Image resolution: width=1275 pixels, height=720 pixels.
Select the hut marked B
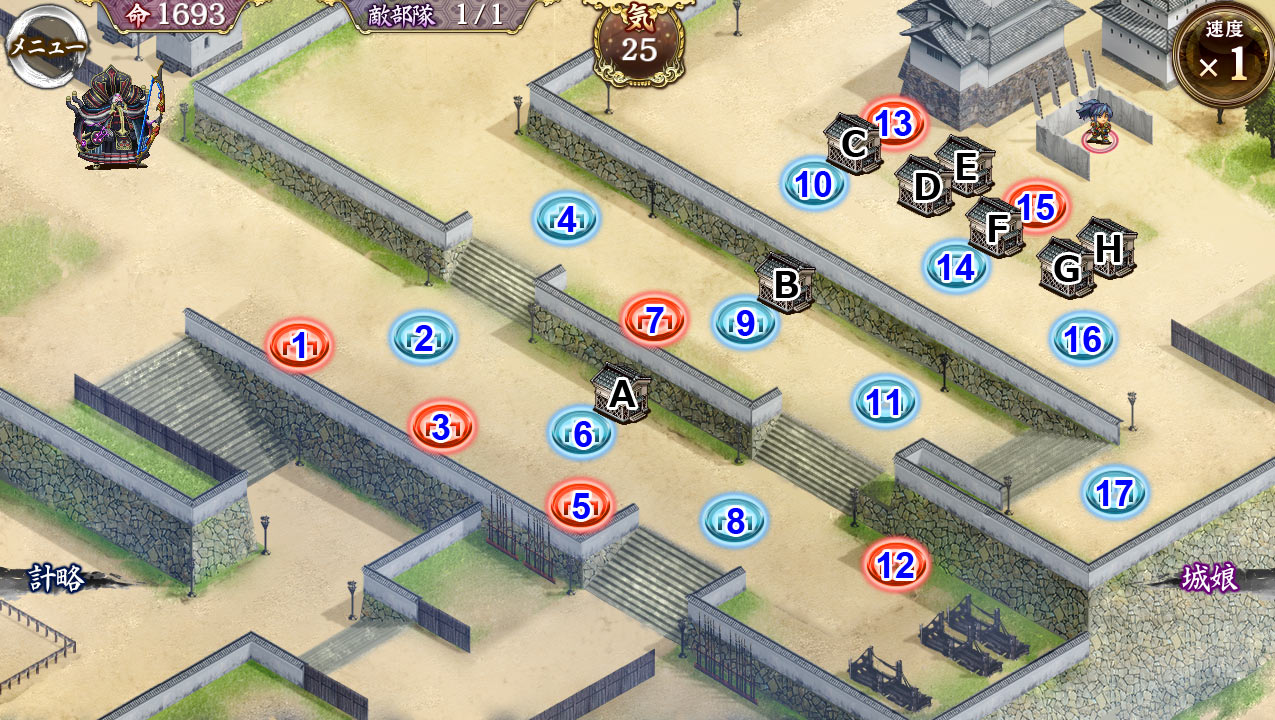[x=786, y=284]
